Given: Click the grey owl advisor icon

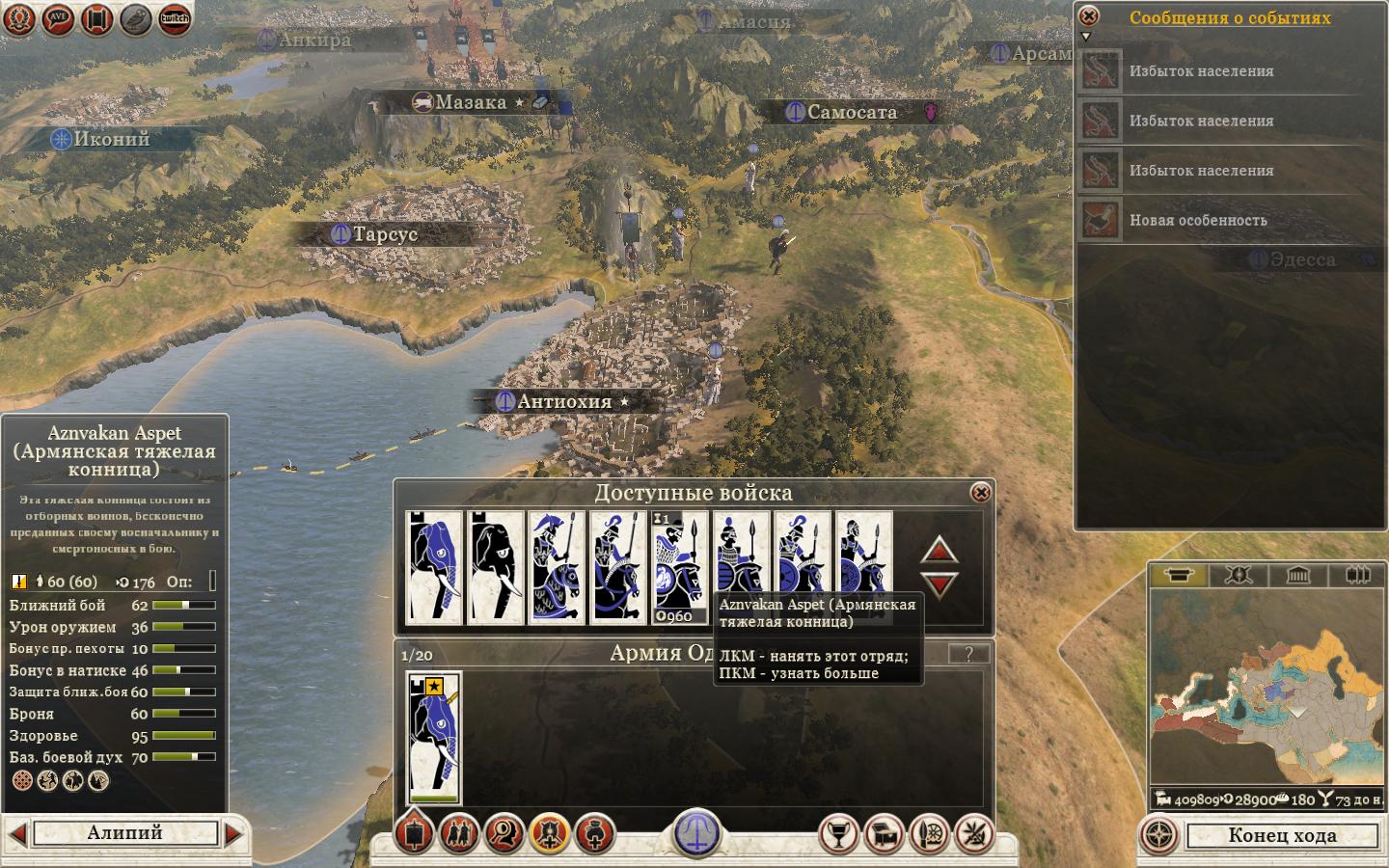Looking at the screenshot, I should tap(136, 18).
